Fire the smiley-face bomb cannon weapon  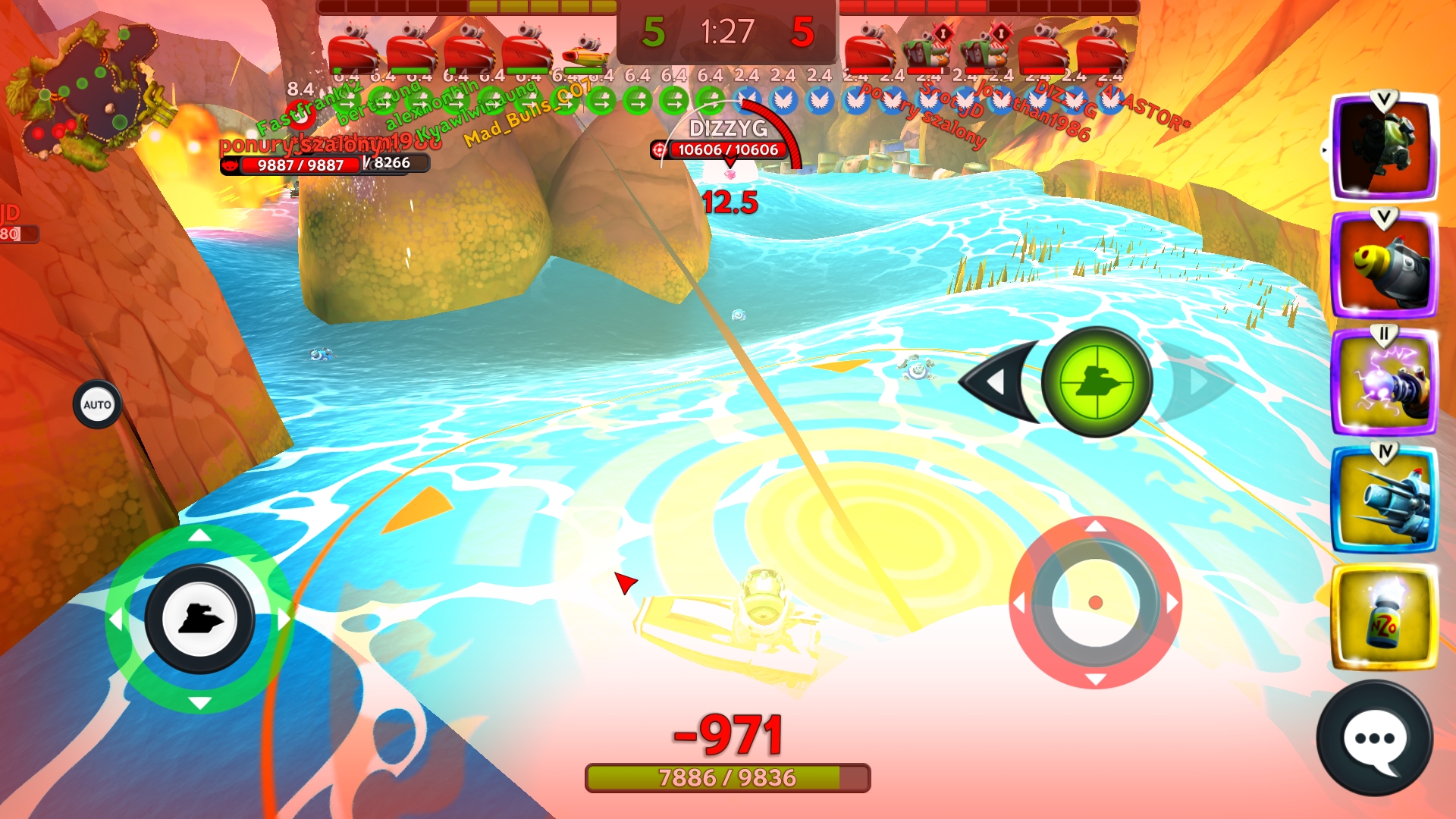click(x=1384, y=265)
